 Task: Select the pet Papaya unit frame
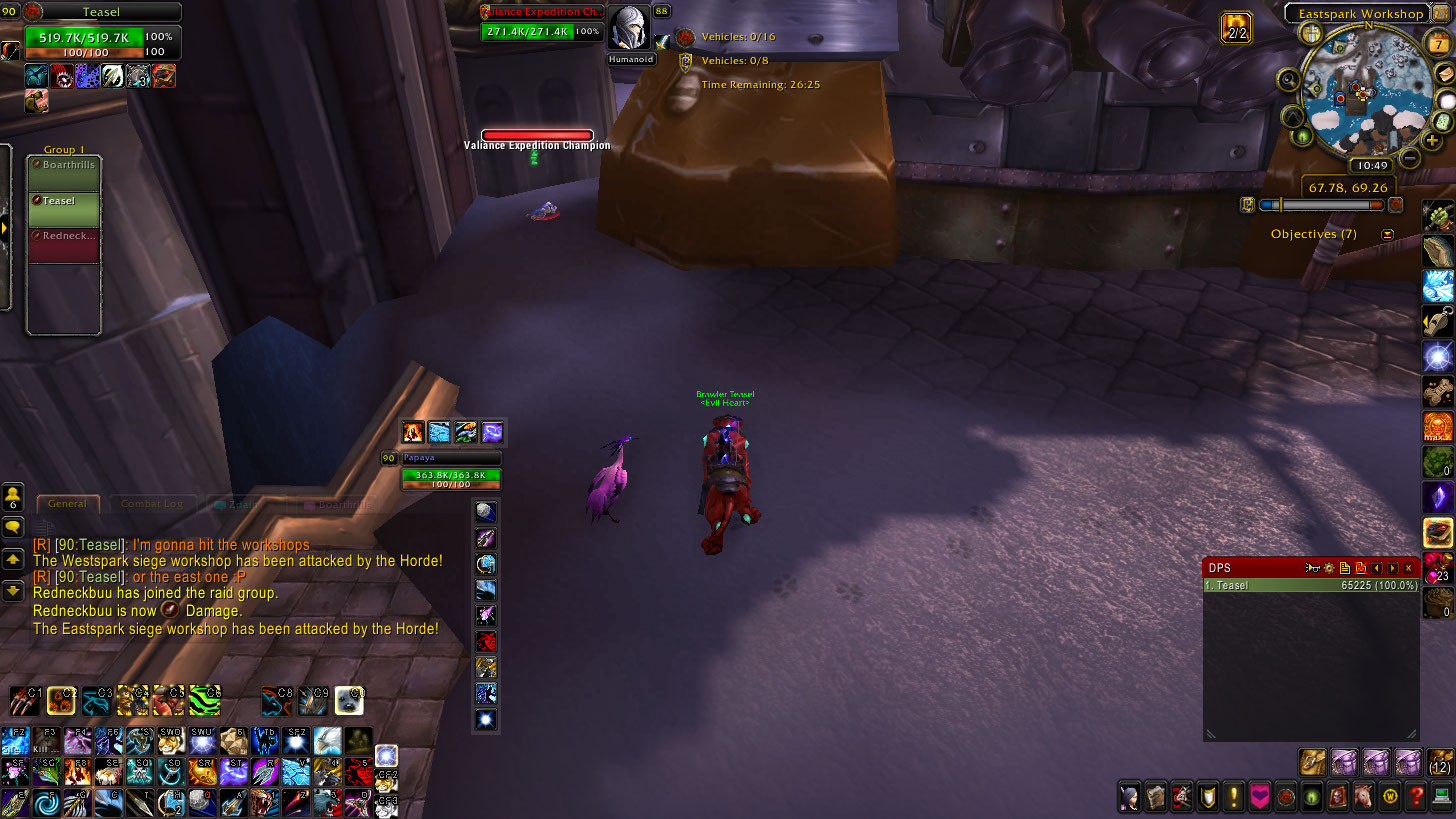(450, 474)
